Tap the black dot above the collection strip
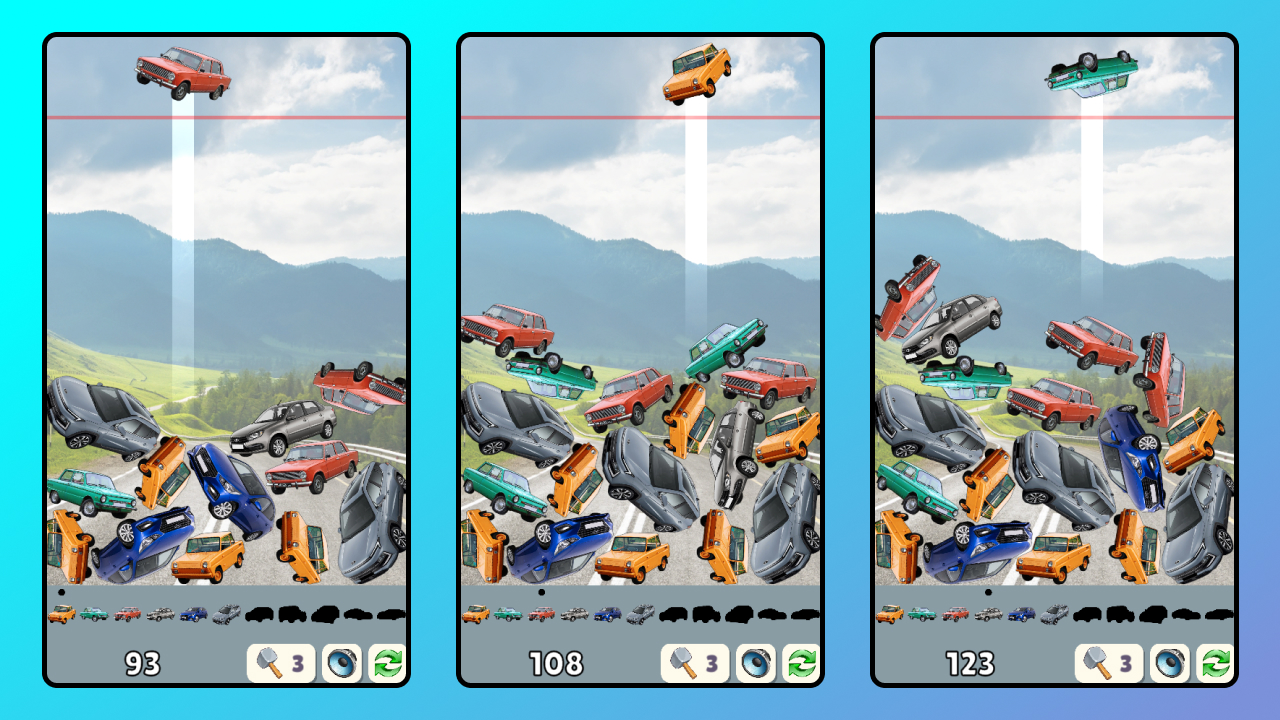Image resolution: width=1280 pixels, height=720 pixels. coord(59,591)
